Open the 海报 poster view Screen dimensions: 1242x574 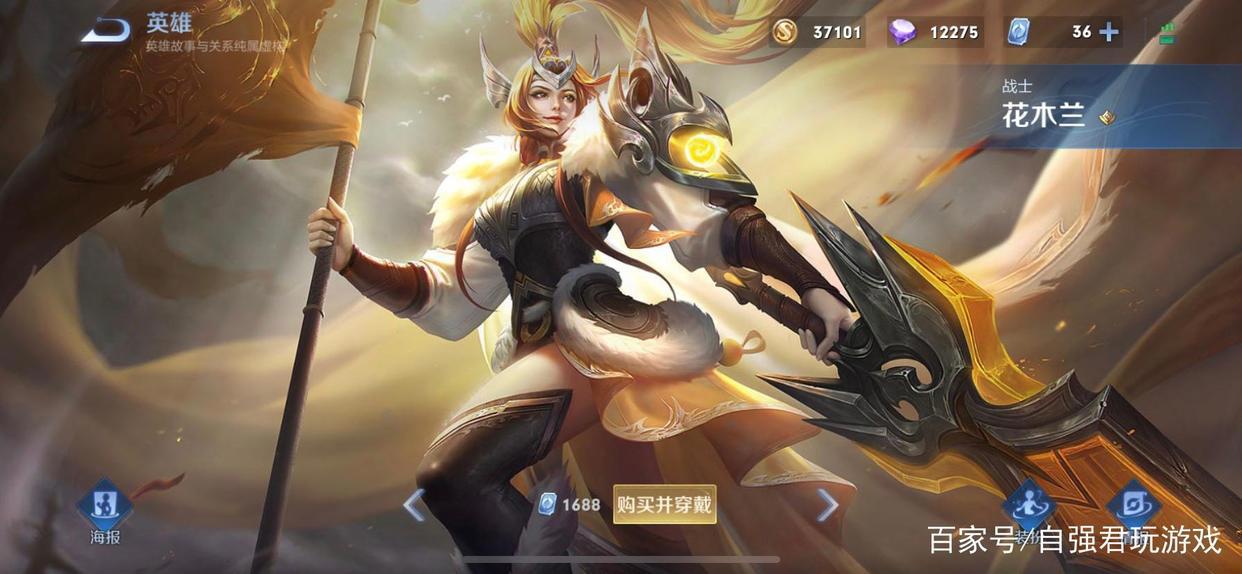point(105,509)
